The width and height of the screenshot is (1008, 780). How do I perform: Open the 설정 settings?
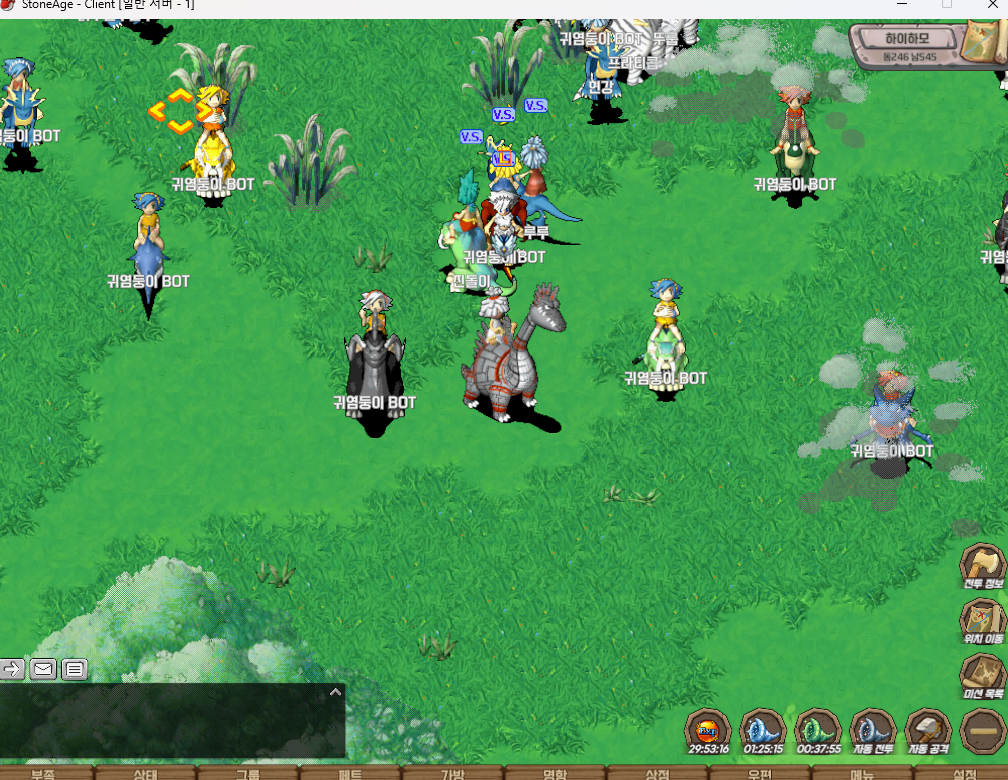964,773
